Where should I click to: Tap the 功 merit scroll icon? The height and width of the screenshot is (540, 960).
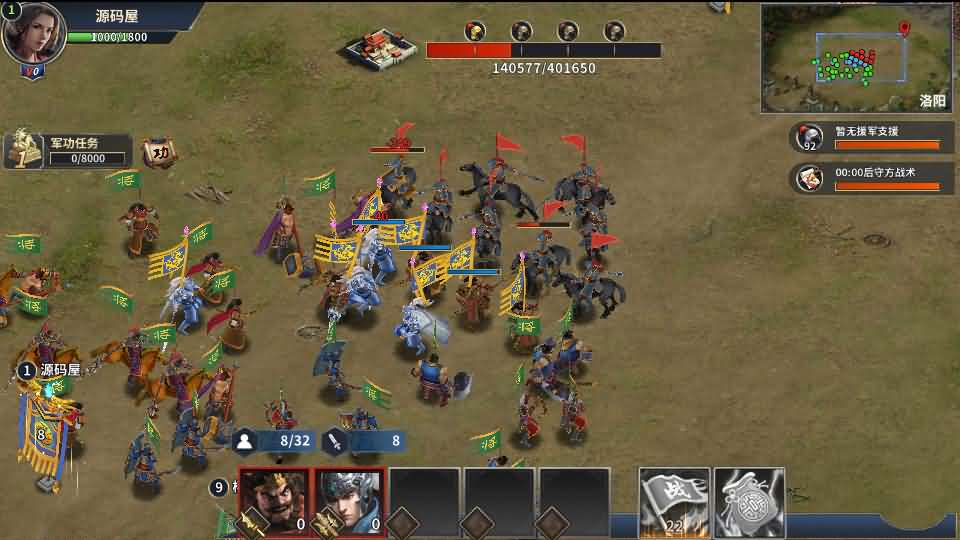click(159, 153)
